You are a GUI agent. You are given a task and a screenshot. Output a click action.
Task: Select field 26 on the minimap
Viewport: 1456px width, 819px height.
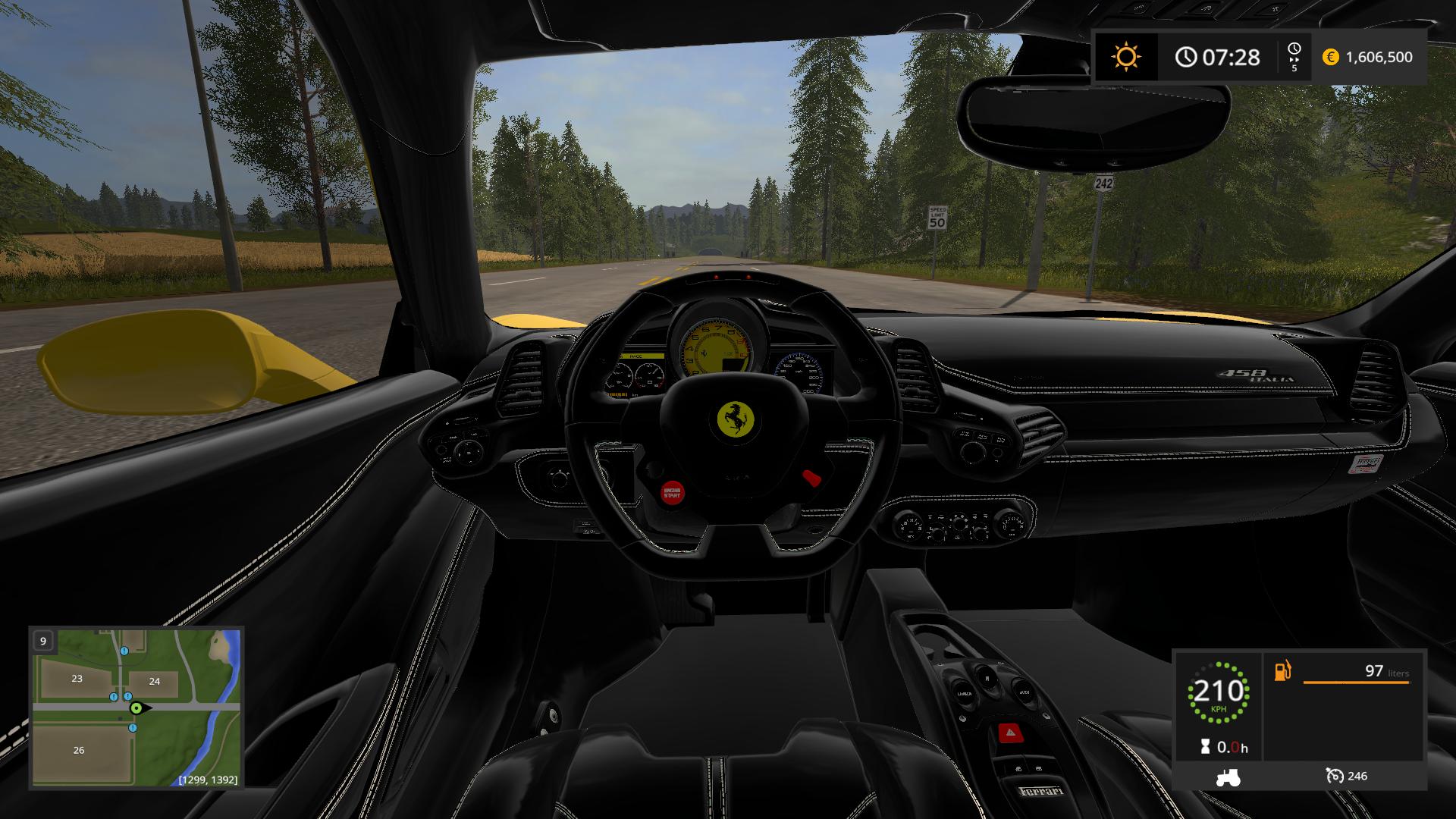(x=79, y=750)
